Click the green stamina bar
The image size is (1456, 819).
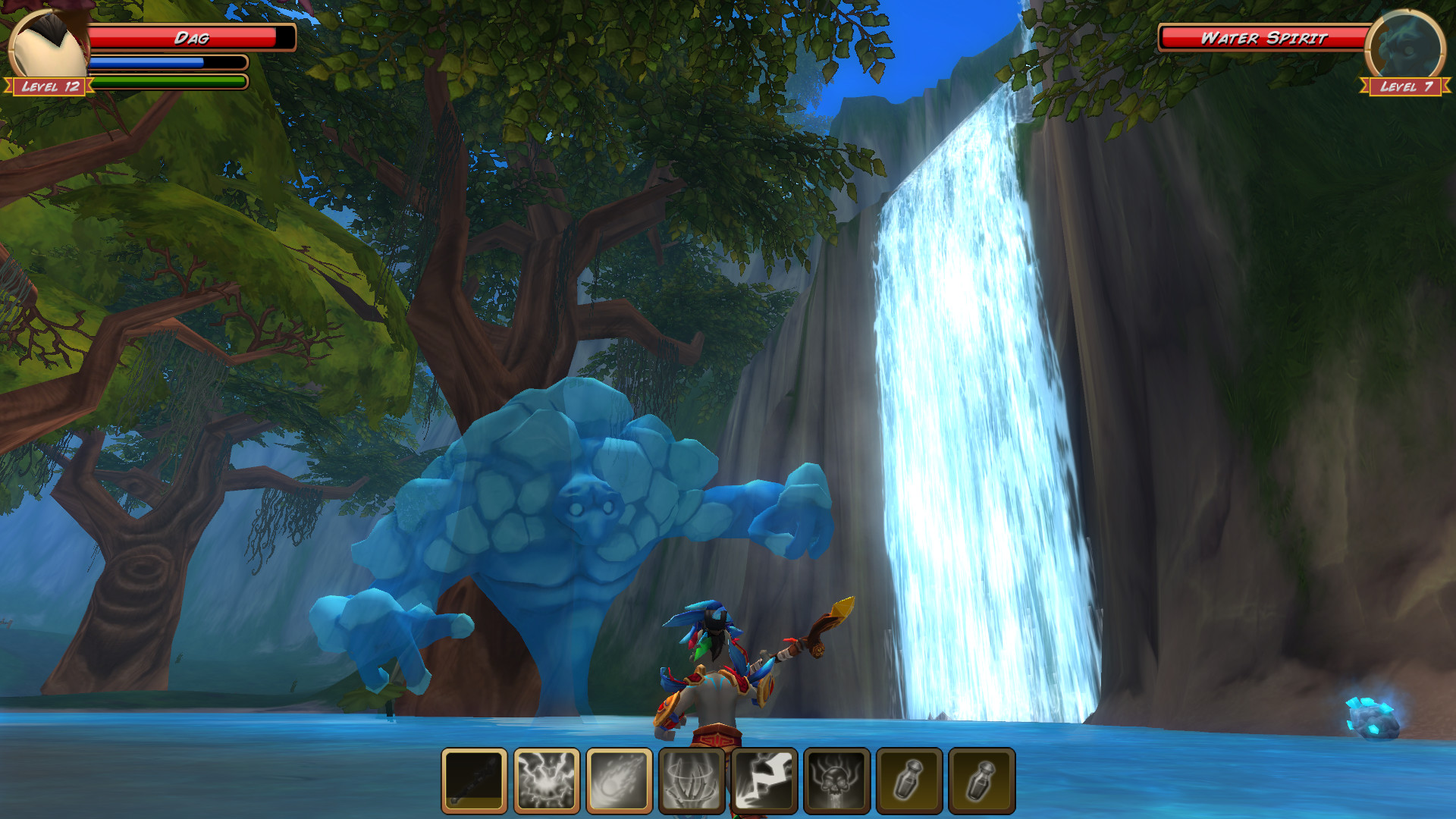(168, 80)
